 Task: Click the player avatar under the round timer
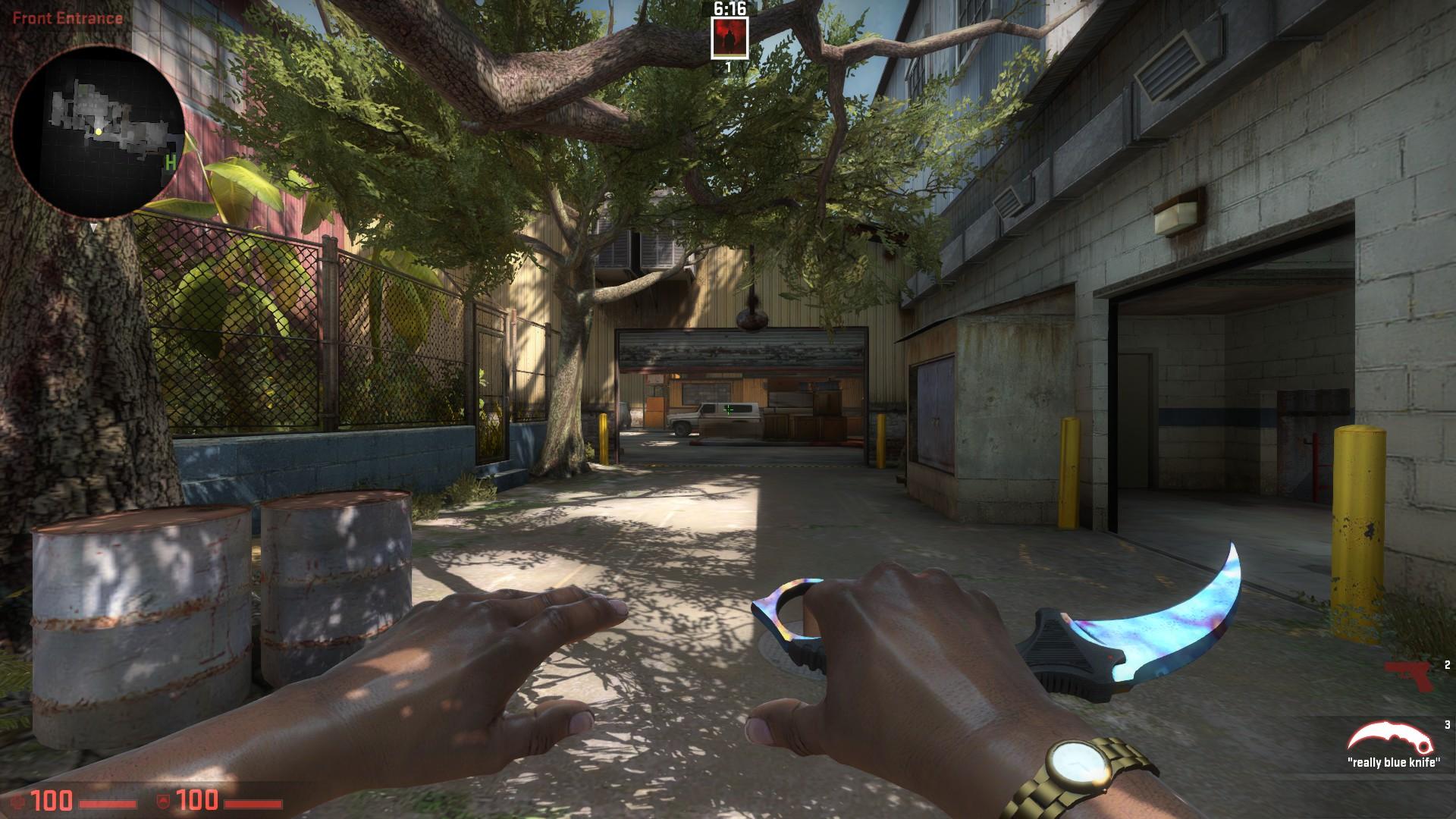730,38
